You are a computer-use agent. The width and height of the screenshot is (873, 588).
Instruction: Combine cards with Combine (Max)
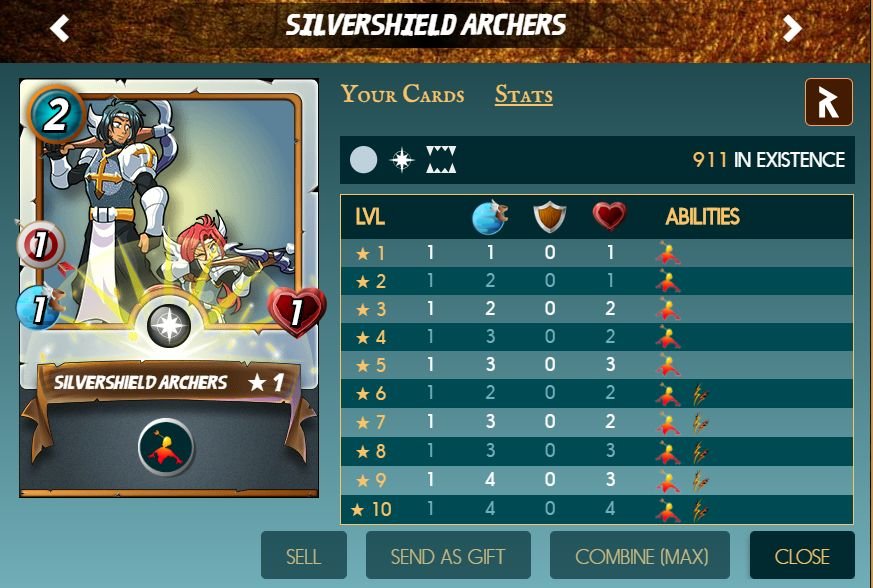pos(640,556)
